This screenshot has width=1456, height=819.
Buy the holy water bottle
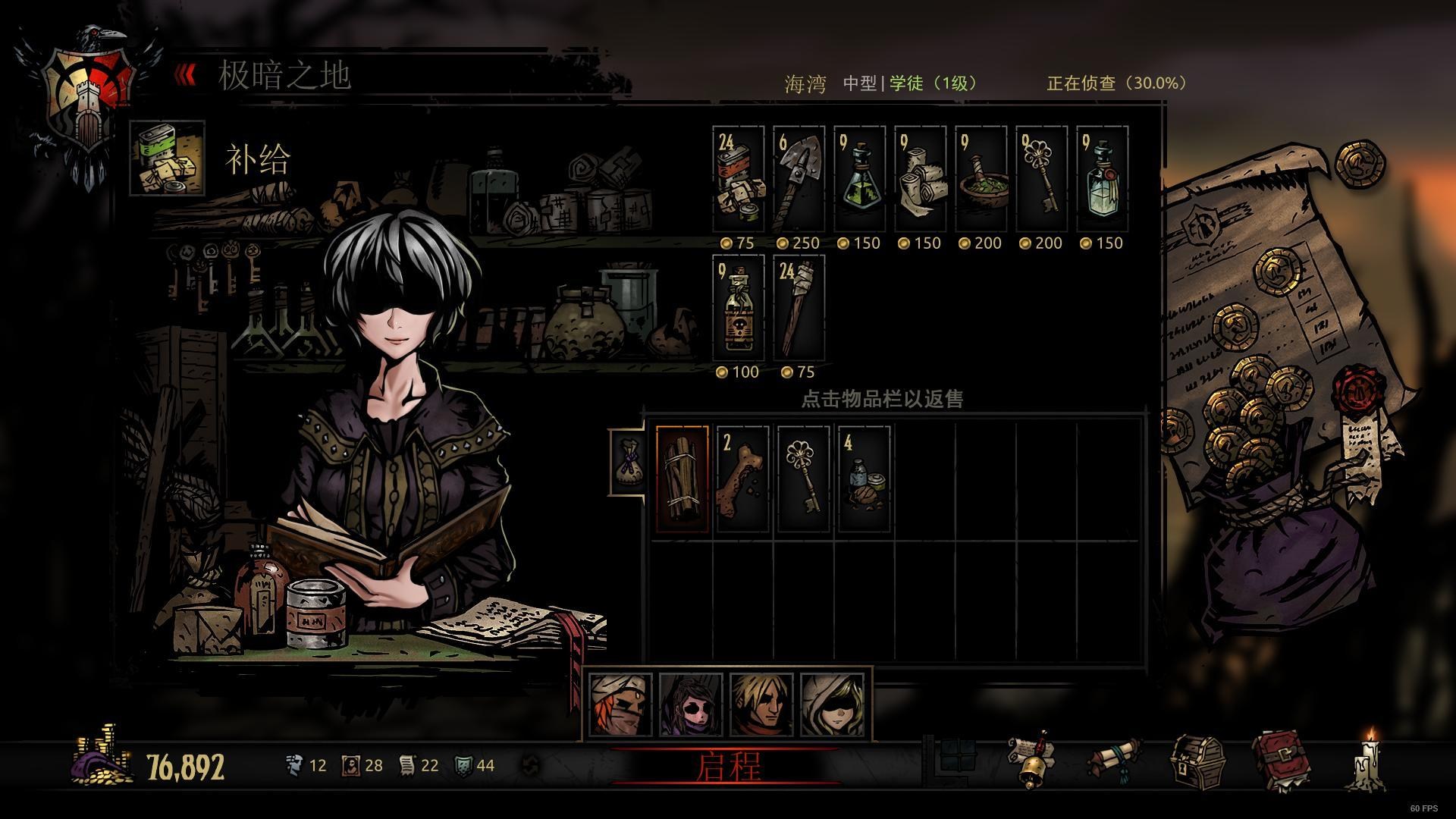point(1103,180)
